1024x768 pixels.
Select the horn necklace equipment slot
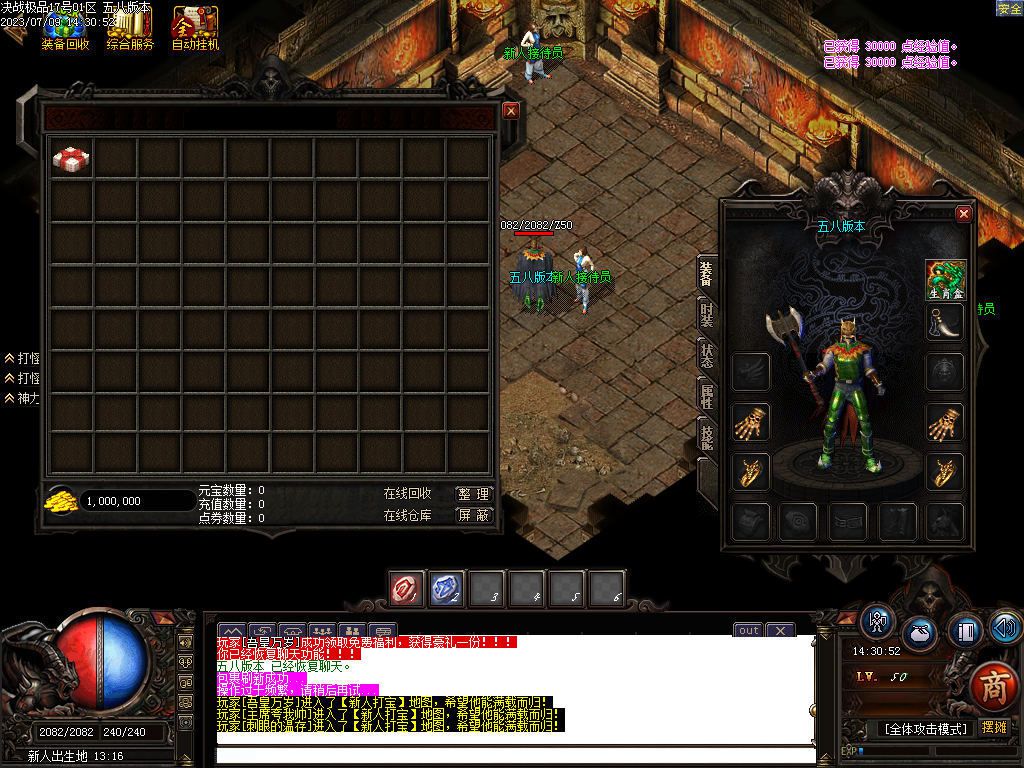click(x=945, y=322)
